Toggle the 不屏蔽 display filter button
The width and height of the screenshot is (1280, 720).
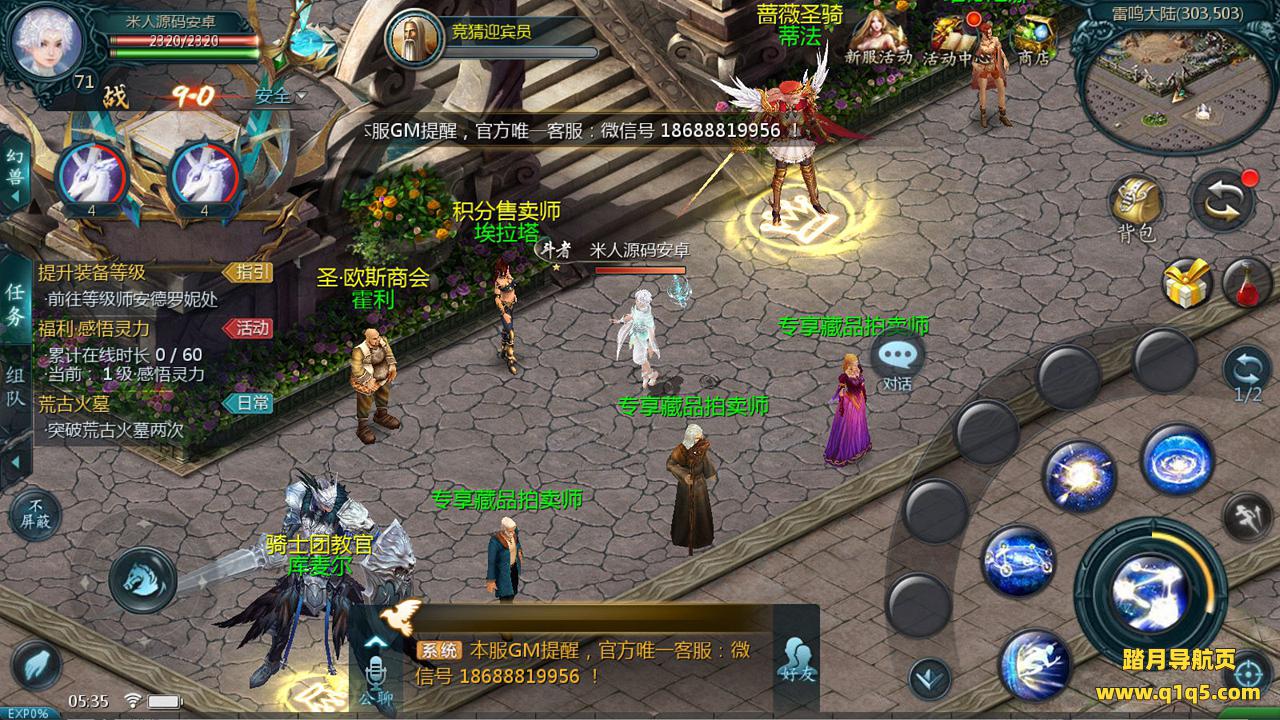pyautogui.click(x=36, y=514)
